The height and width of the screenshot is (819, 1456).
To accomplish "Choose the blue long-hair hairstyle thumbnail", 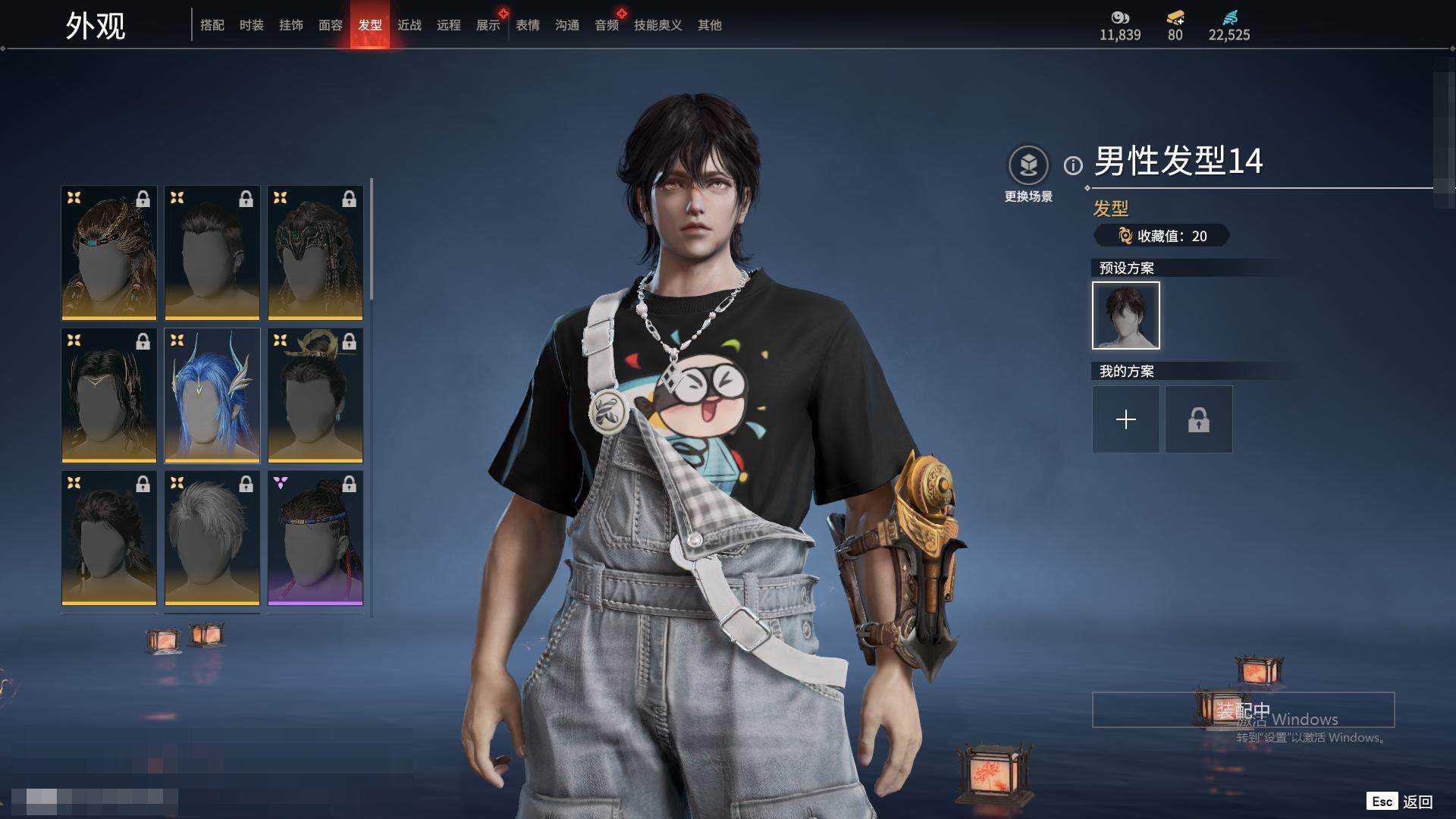I will tap(212, 395).
